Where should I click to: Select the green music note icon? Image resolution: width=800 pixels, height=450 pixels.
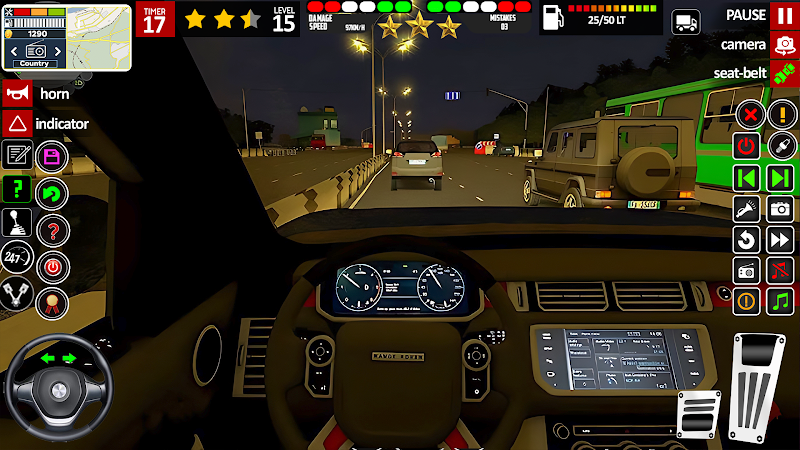tap(781, 301)
